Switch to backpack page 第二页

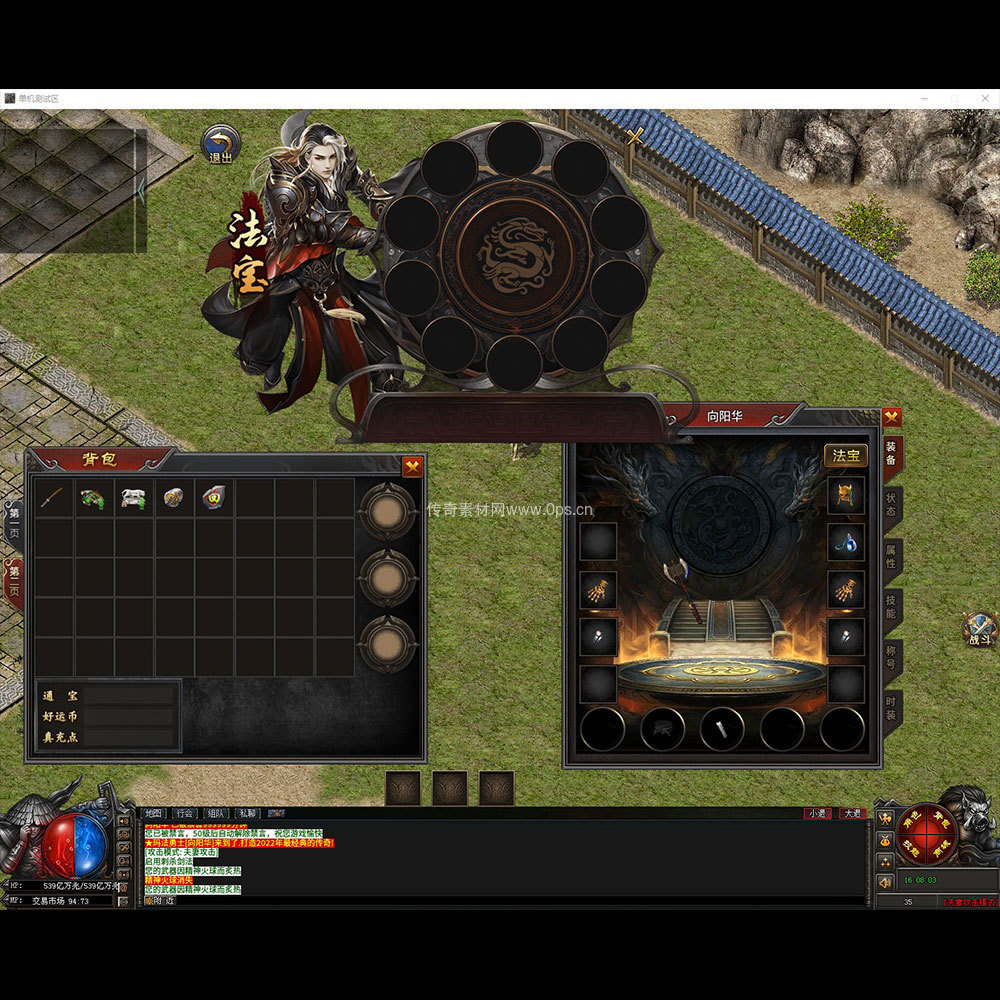tap(14, 584)
